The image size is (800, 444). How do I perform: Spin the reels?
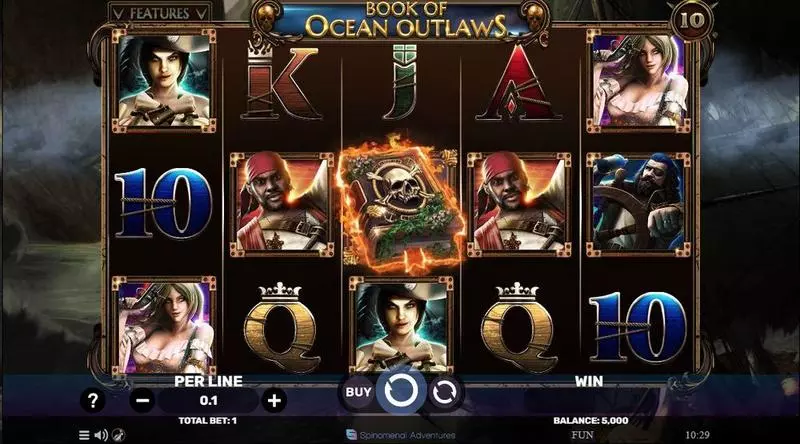click(x=402, y=391)
